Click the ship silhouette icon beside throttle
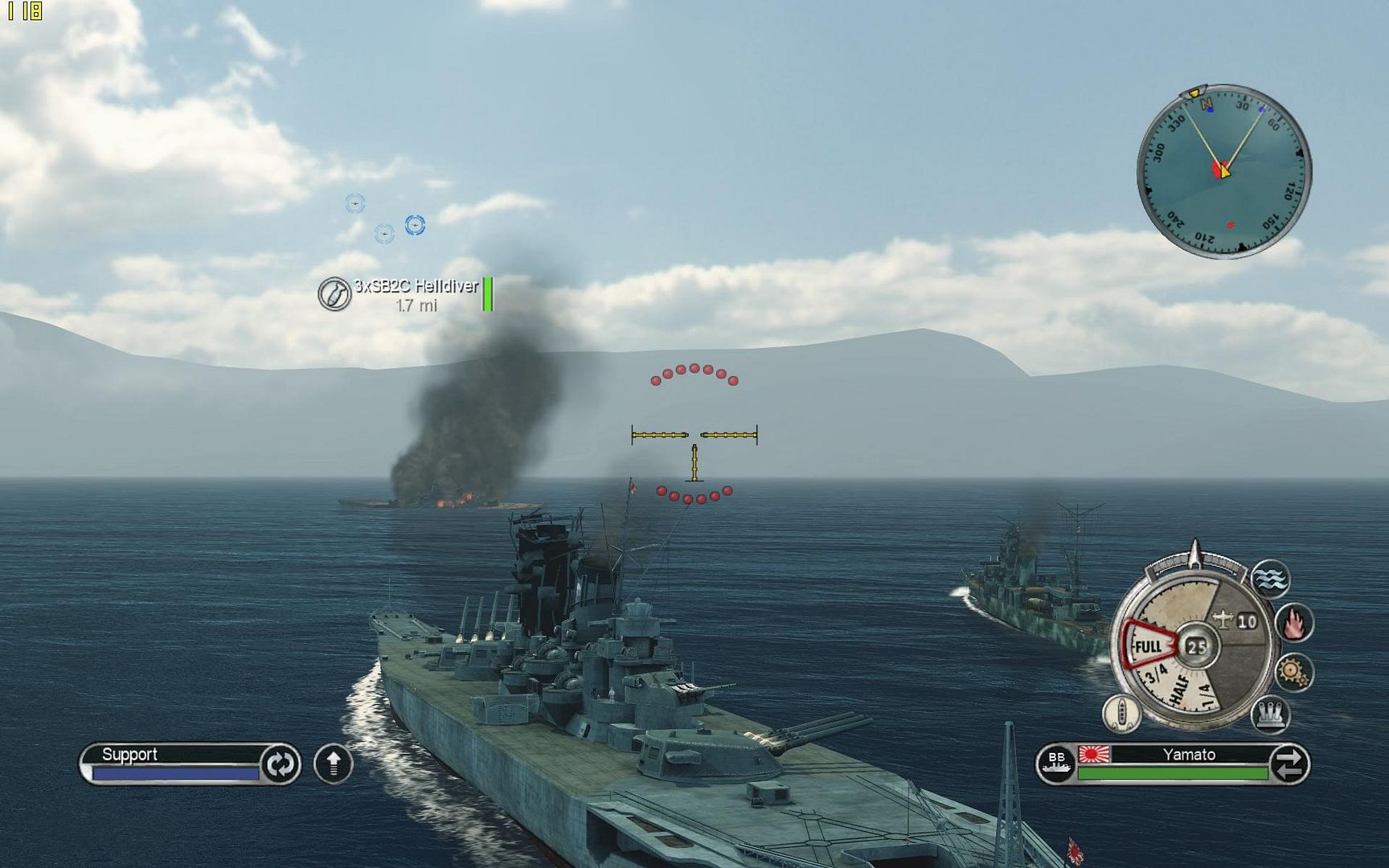The width and height of the screenshot is (1389, 868). (x=1121, y=713)
